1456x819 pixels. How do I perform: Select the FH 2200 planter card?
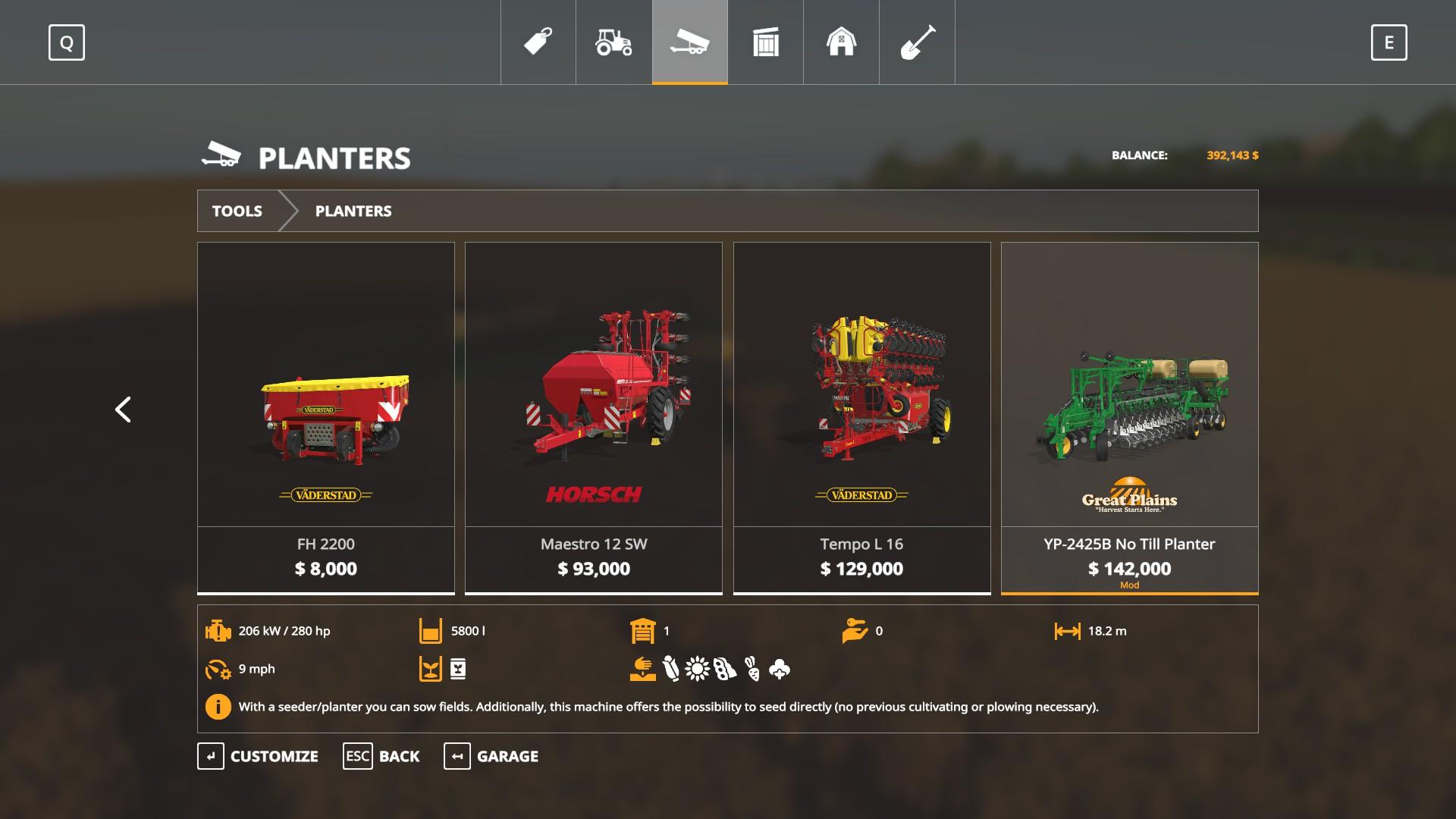click(326, 417)
